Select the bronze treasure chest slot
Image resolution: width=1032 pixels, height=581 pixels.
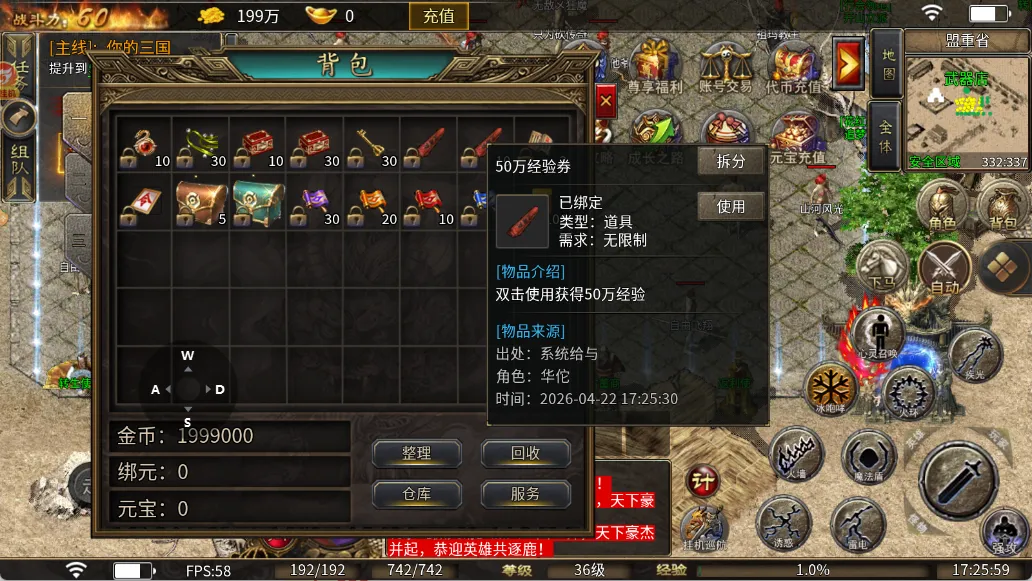[200, 202]
